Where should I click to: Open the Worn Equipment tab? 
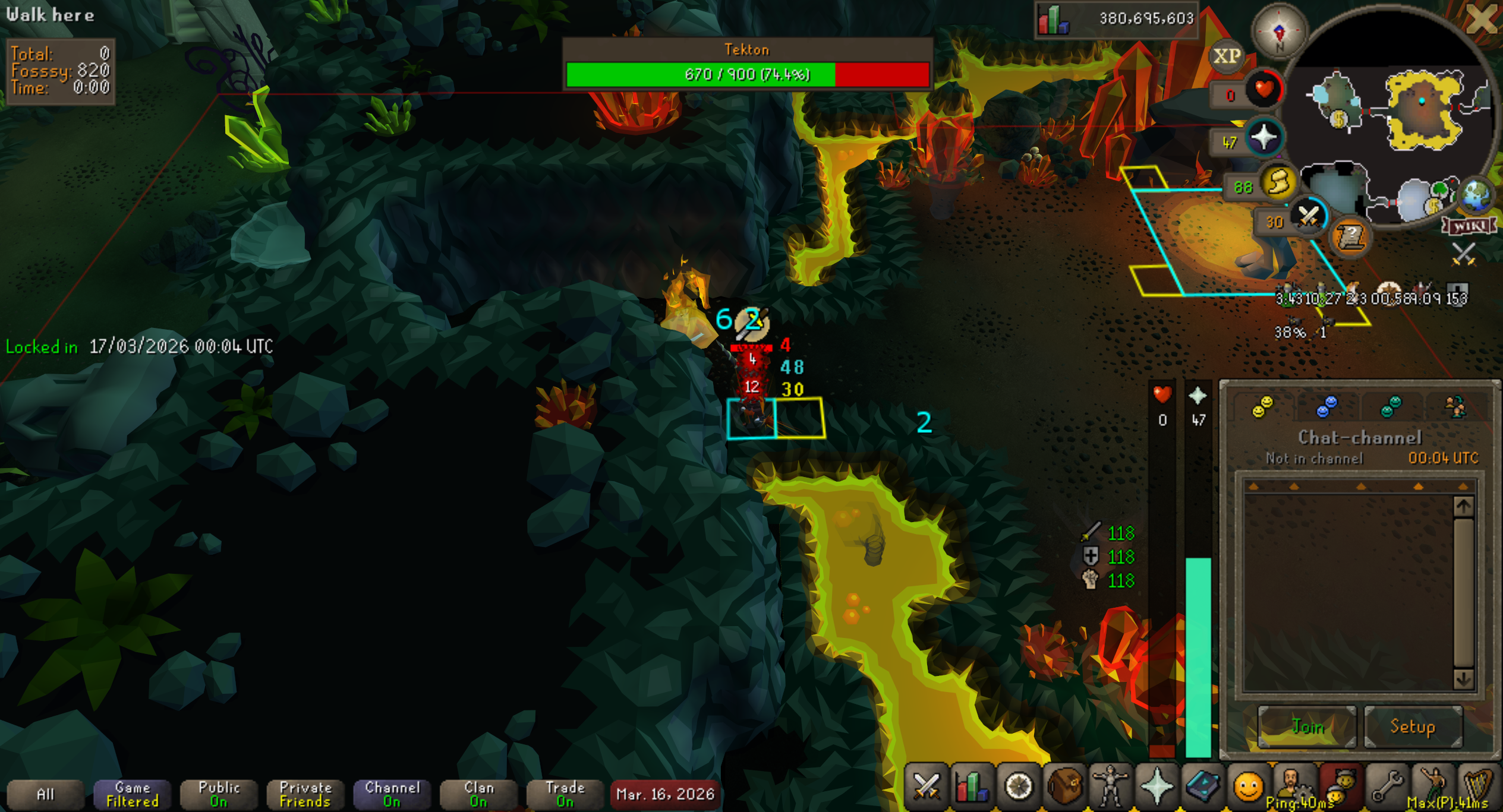pyautogui.click(x=1110, y=787)
